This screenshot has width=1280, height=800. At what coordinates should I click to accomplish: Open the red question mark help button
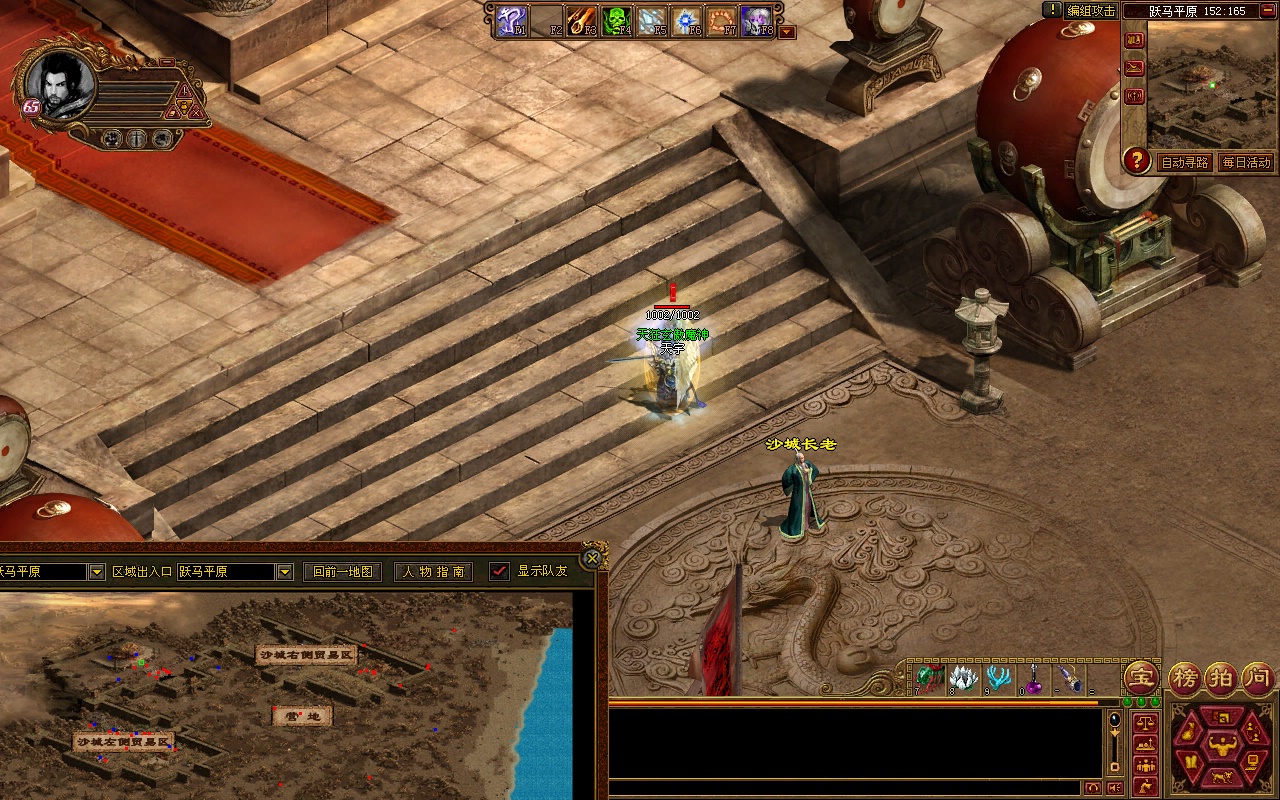click(1136, 160)
